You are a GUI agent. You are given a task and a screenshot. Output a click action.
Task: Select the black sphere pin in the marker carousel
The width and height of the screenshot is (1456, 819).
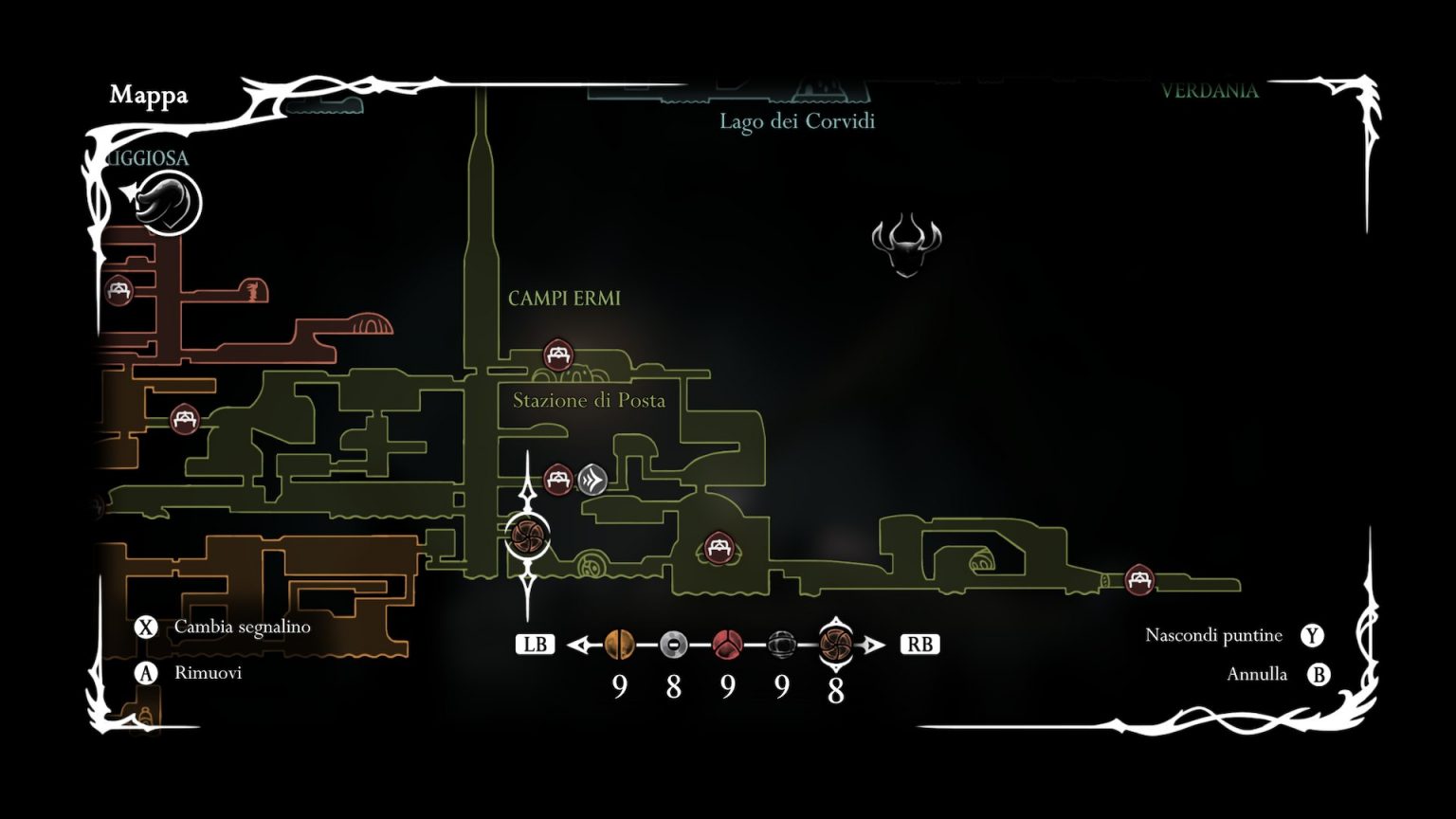point(781,644)
